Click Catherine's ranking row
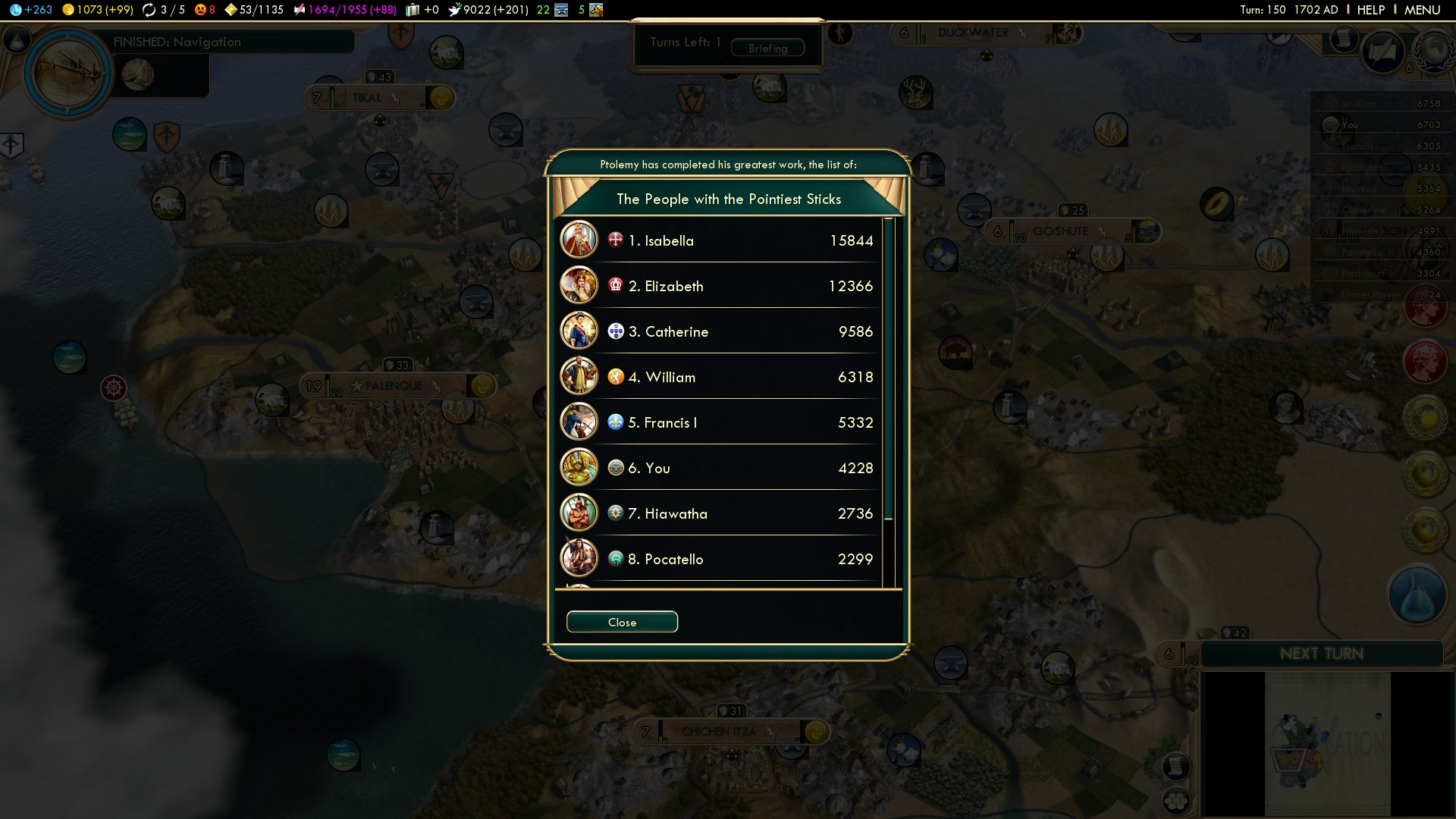 click(719, 331)
